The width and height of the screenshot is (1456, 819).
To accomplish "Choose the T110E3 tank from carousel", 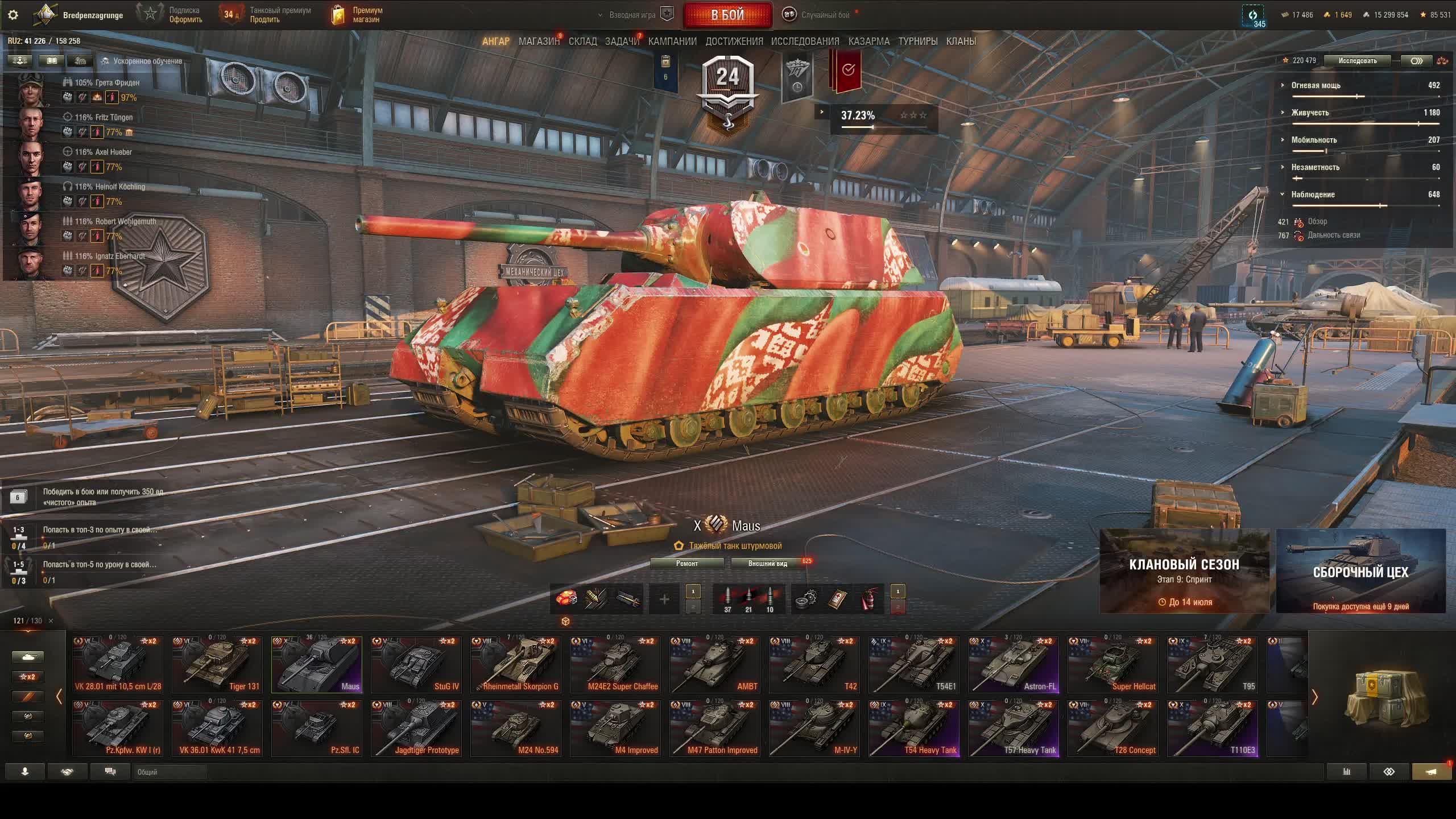I will 1212,728.
